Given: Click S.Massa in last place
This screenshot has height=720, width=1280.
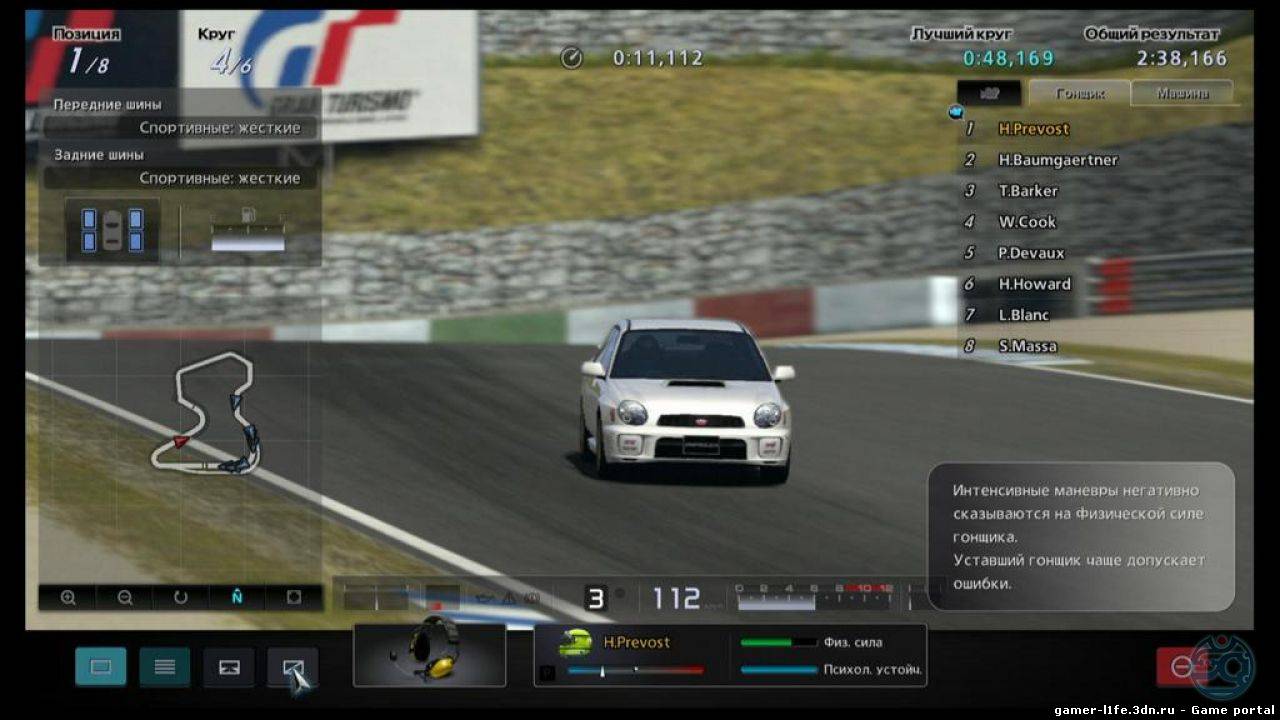Looking at the screenshot, I should [x=1027, y=346].
